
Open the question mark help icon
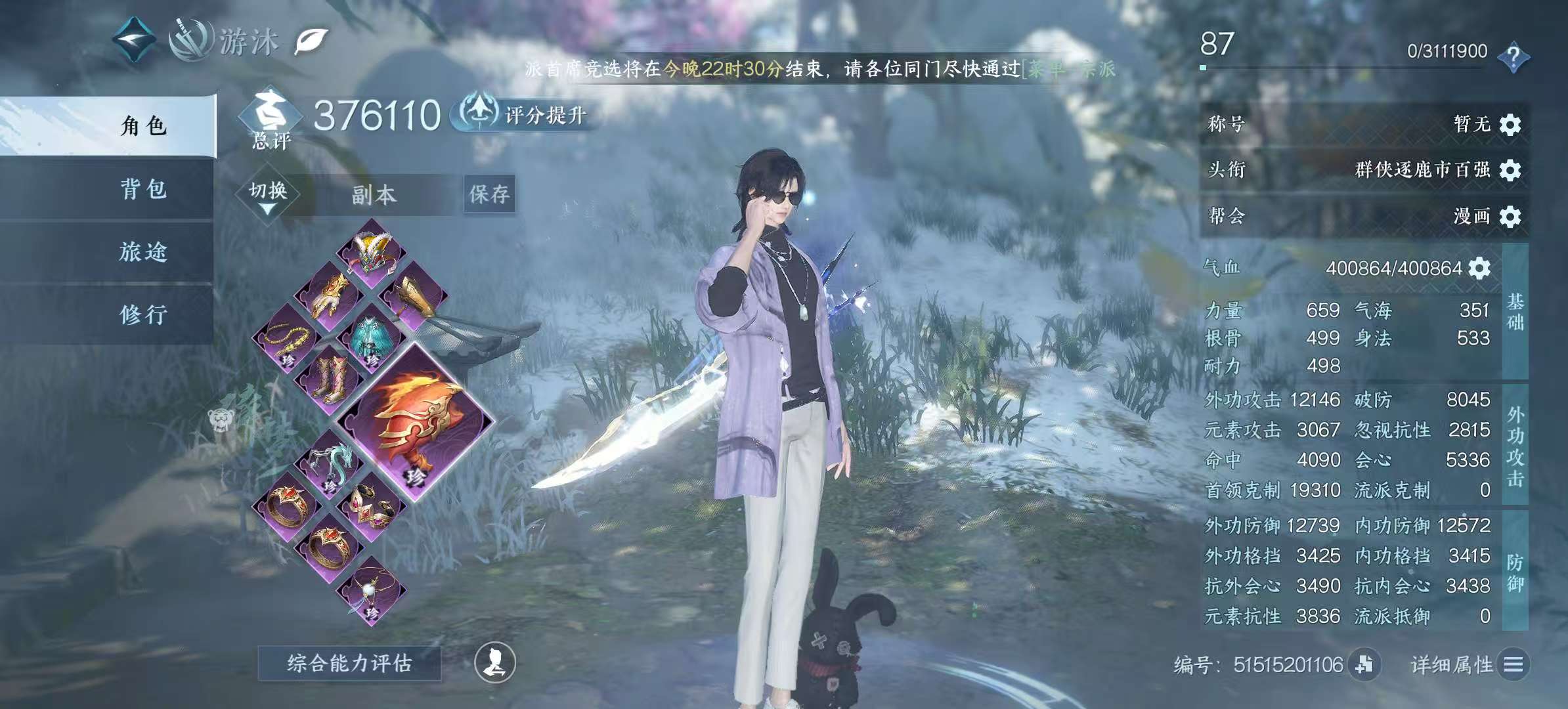pyautogui.click(x=1514, y=56)
